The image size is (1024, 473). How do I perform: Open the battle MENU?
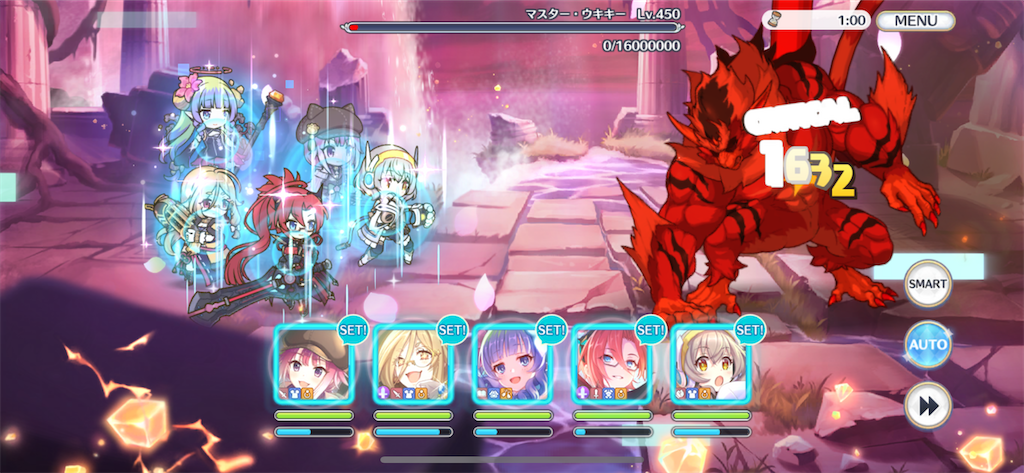(916, 20)
